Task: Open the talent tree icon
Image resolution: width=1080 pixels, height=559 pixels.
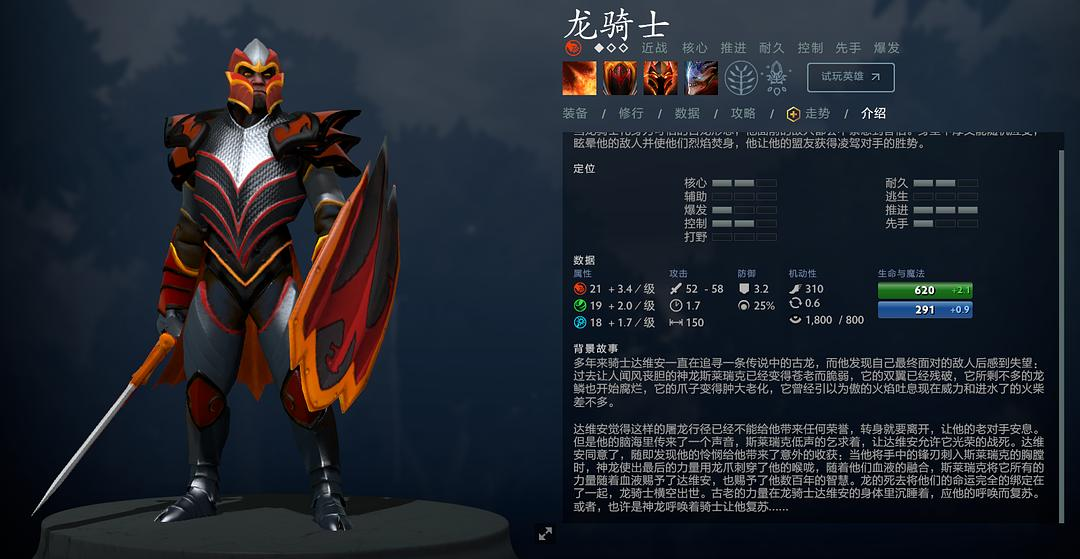Action: tap(741, 77)
